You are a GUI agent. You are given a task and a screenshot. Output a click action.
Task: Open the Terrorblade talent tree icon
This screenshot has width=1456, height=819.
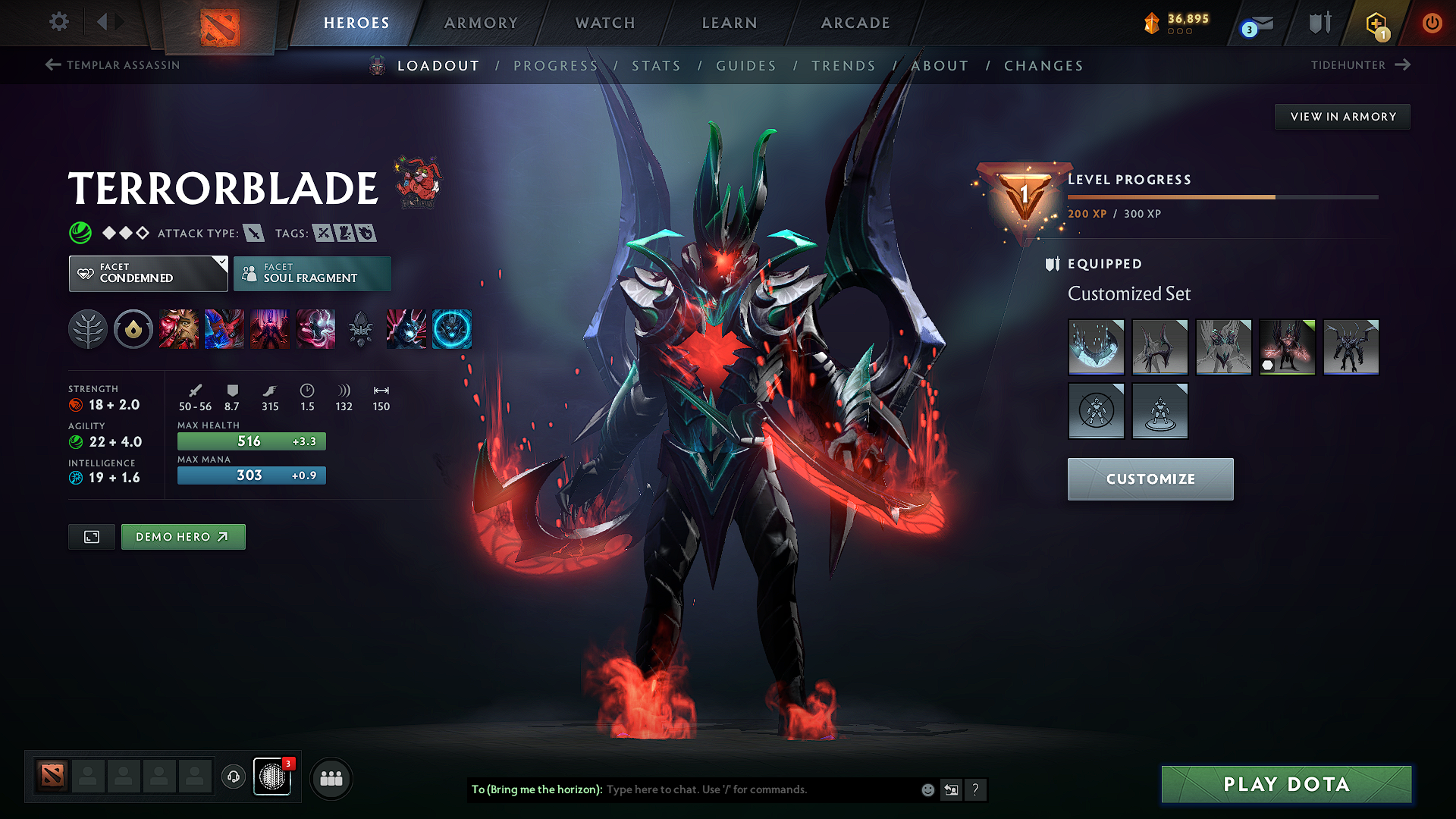pos(88,329)
